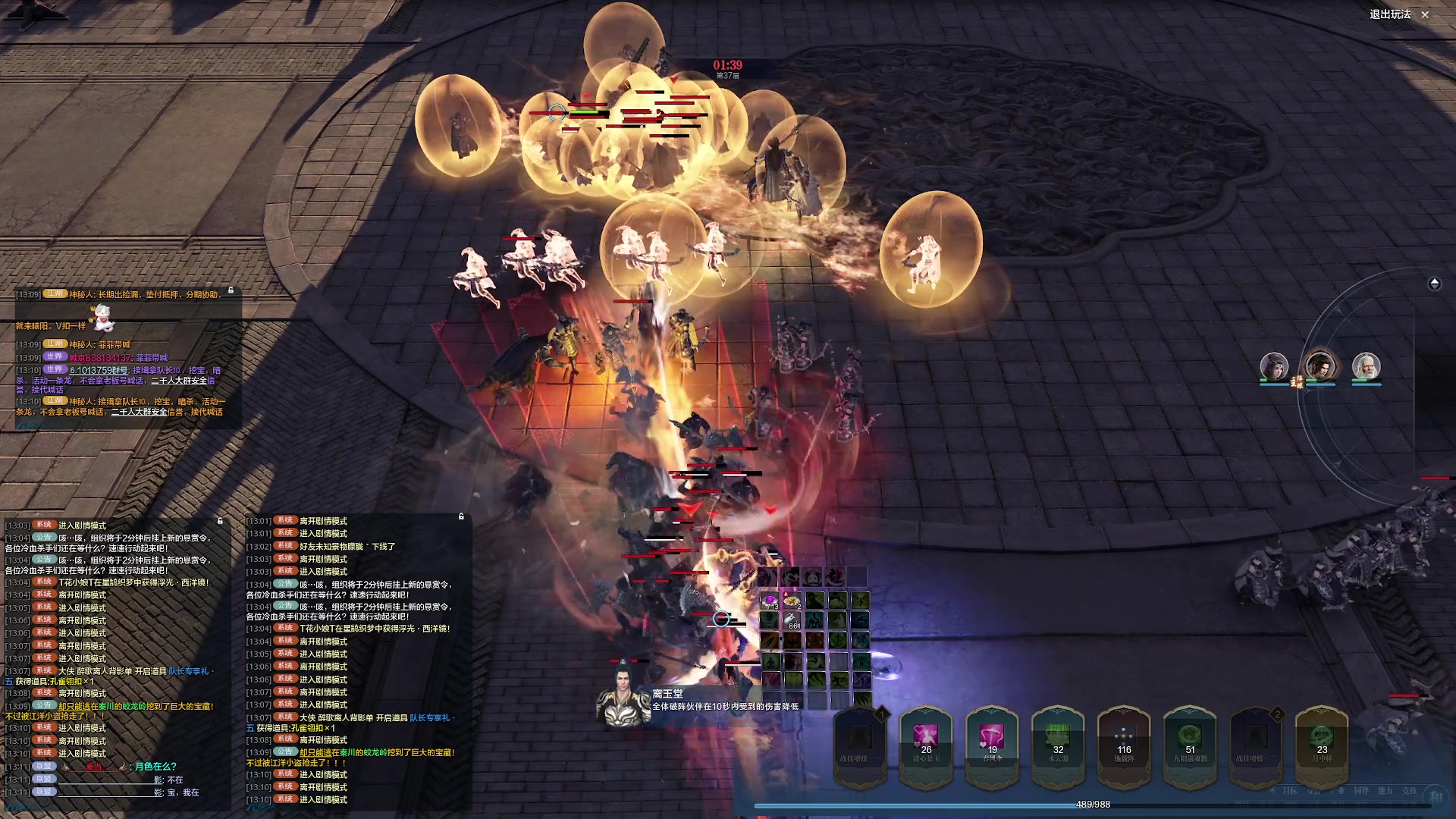Pick the white-bearded elder companion portrait

(x=1366, y=367)
